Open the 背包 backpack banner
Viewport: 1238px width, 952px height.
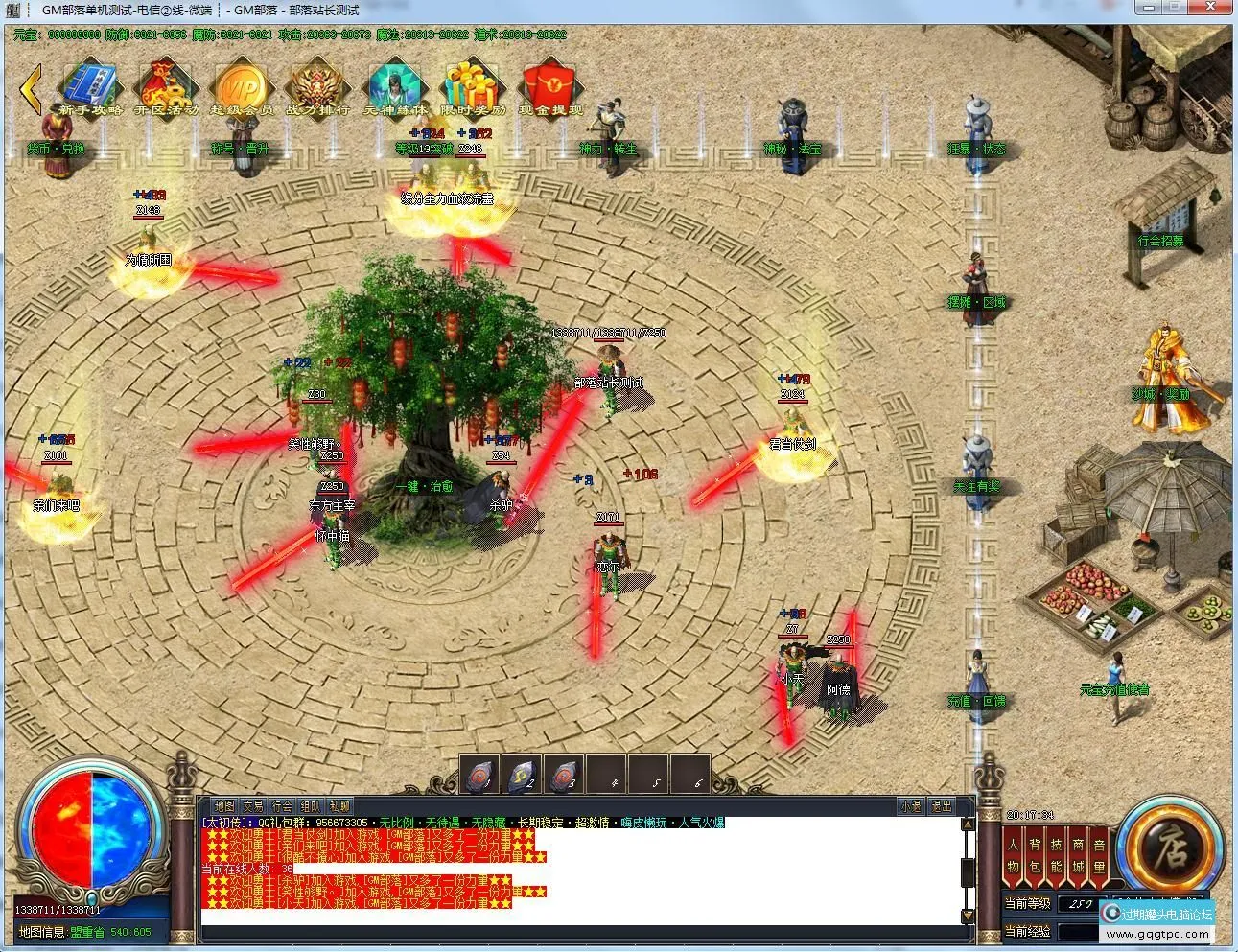point(1036,855)
